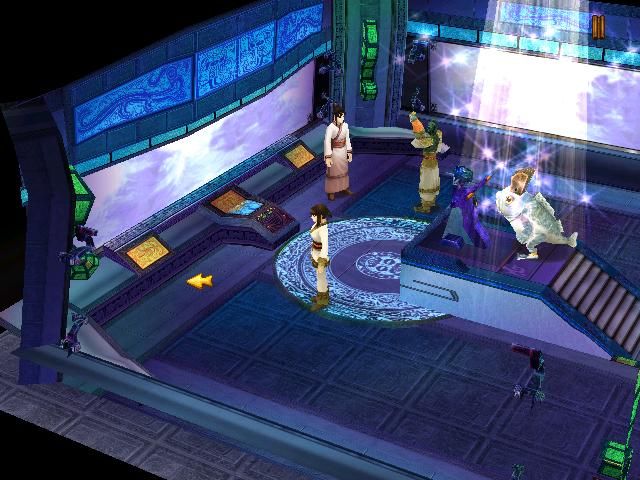Image resolution: width=640 pixels, height=480 pixels.
Task: Click the orange pause icon
Action: point(598,27)
